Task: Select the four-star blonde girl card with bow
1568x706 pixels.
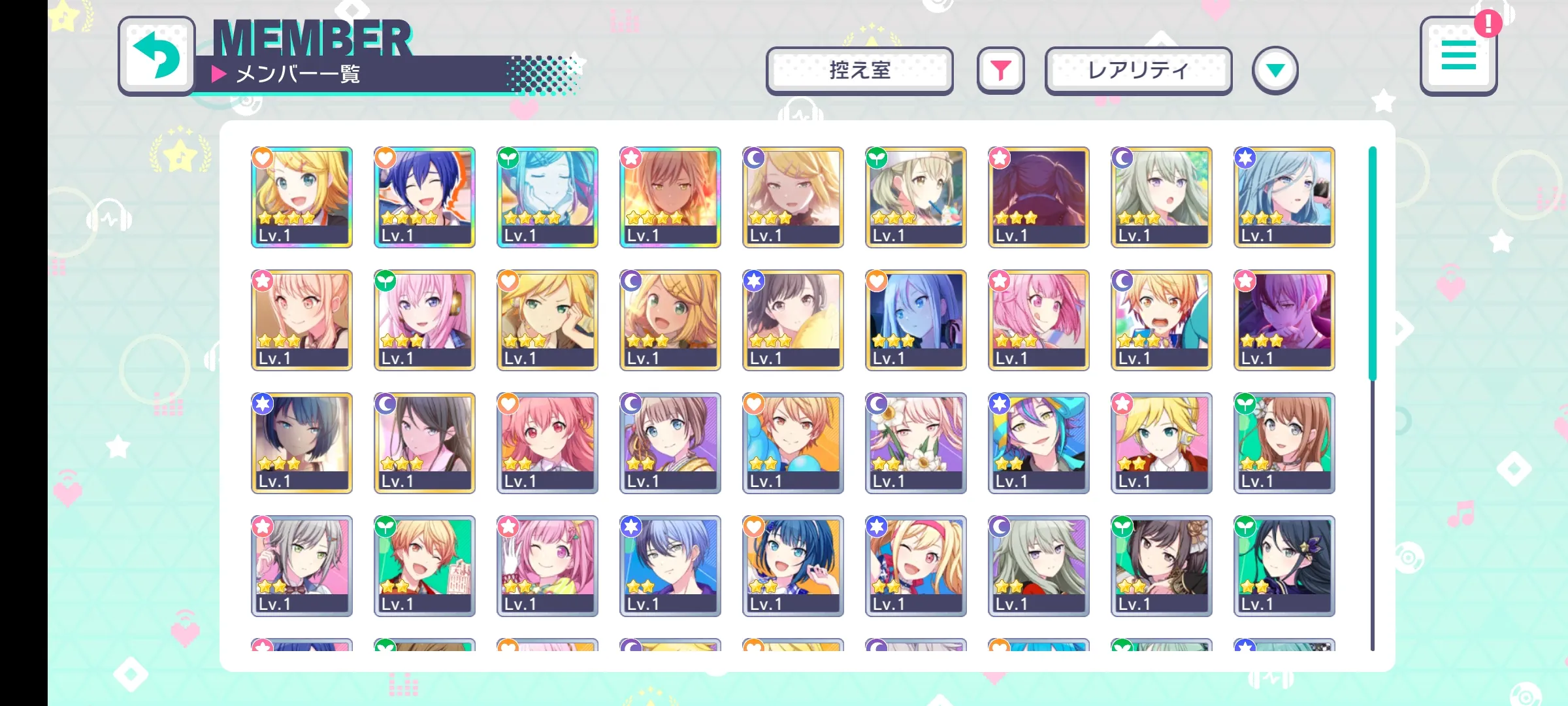Action: [302, 197]
